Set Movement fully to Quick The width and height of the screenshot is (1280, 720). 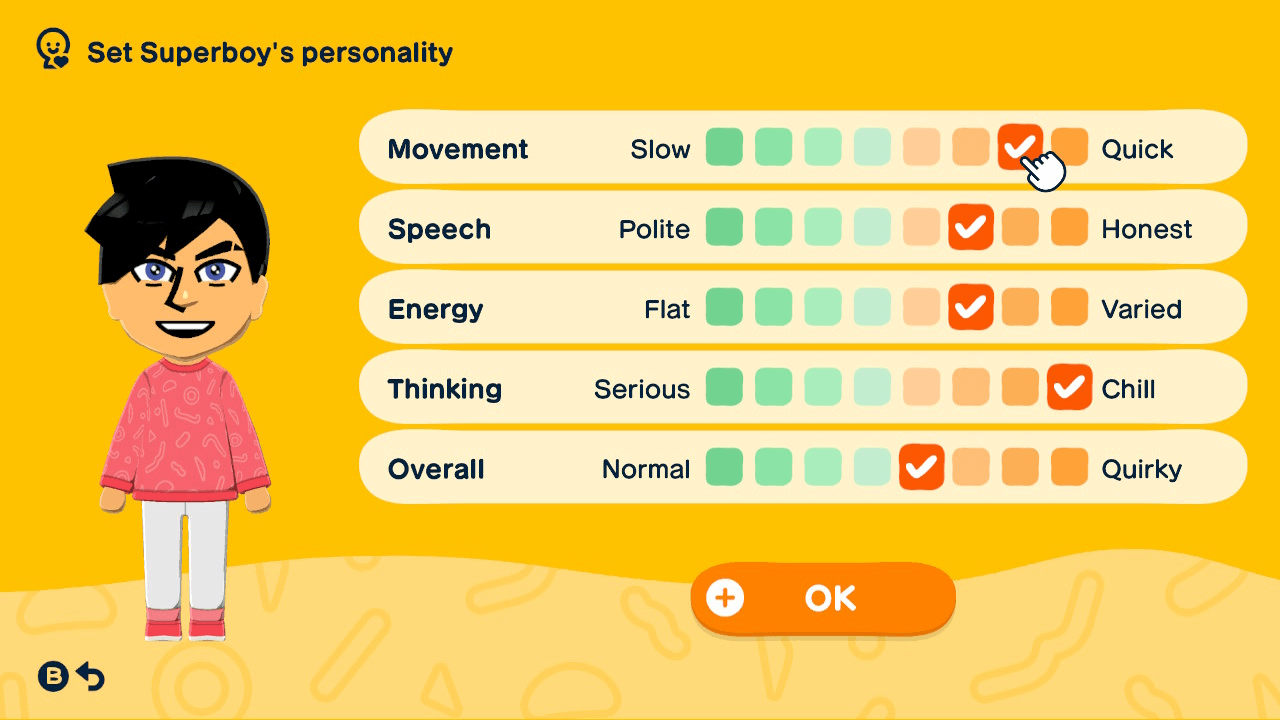pyautogui.click(x=1069, y=147)
